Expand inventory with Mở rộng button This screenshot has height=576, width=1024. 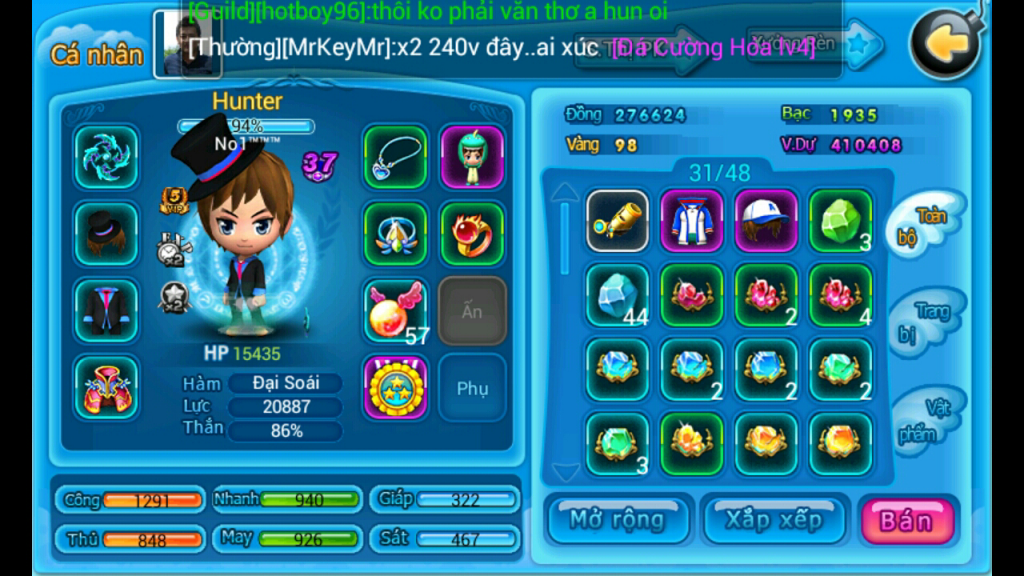617,521
